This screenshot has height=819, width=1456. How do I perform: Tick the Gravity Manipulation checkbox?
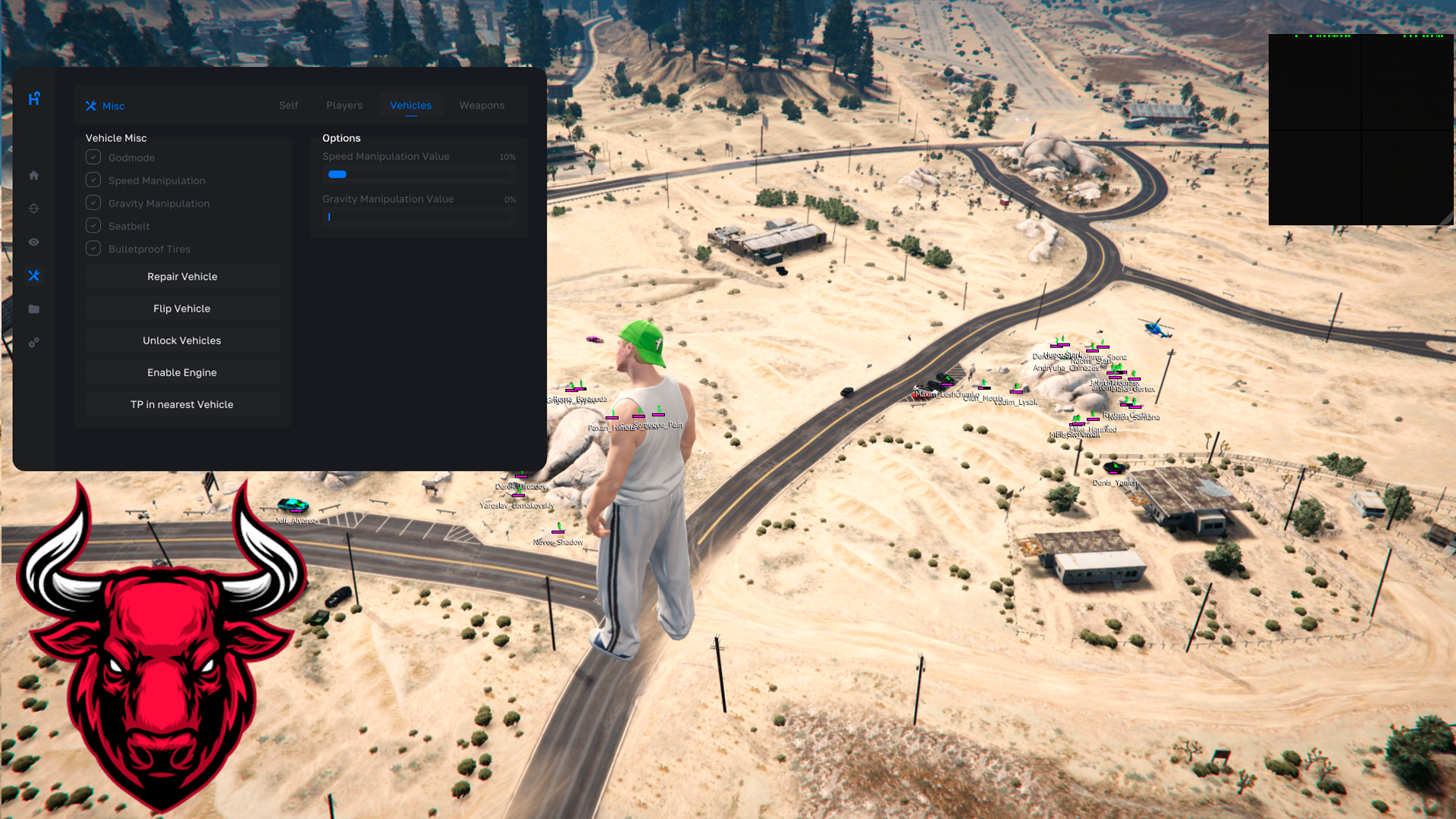click(93, 203)
